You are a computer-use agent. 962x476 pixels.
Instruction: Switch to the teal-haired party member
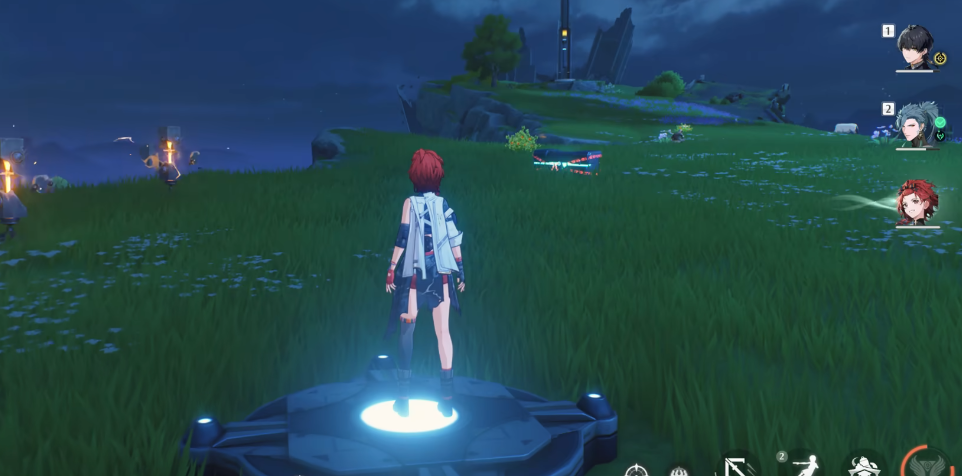click(x=914, y=124)
